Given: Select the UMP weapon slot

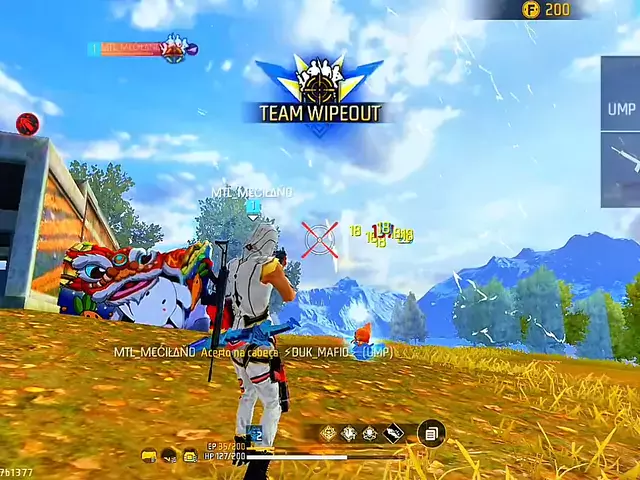Looking at the screenshot, I should click(621, 107).
